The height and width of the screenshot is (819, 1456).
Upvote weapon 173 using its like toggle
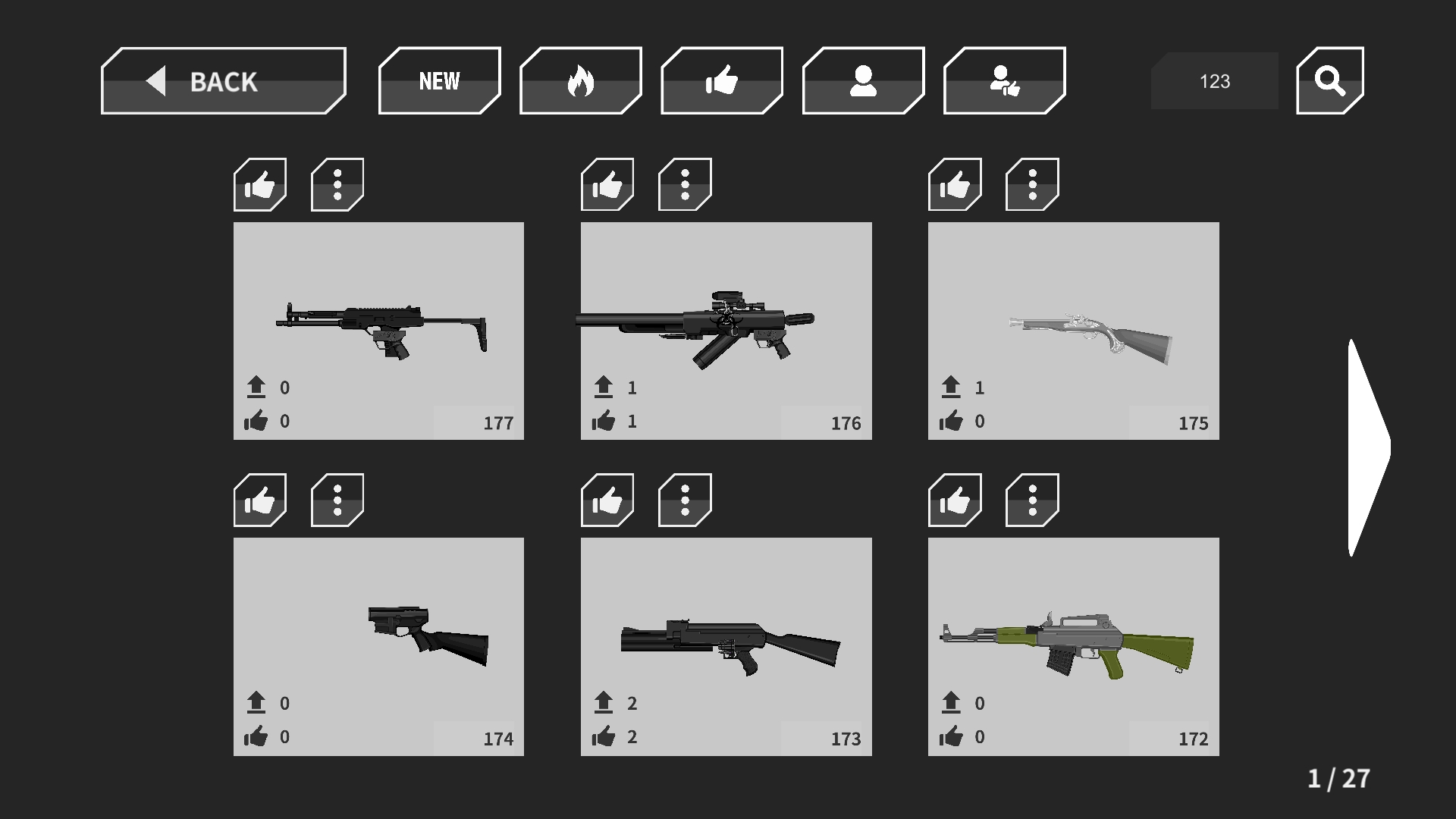pyautogui.click(x=607, y=500)
